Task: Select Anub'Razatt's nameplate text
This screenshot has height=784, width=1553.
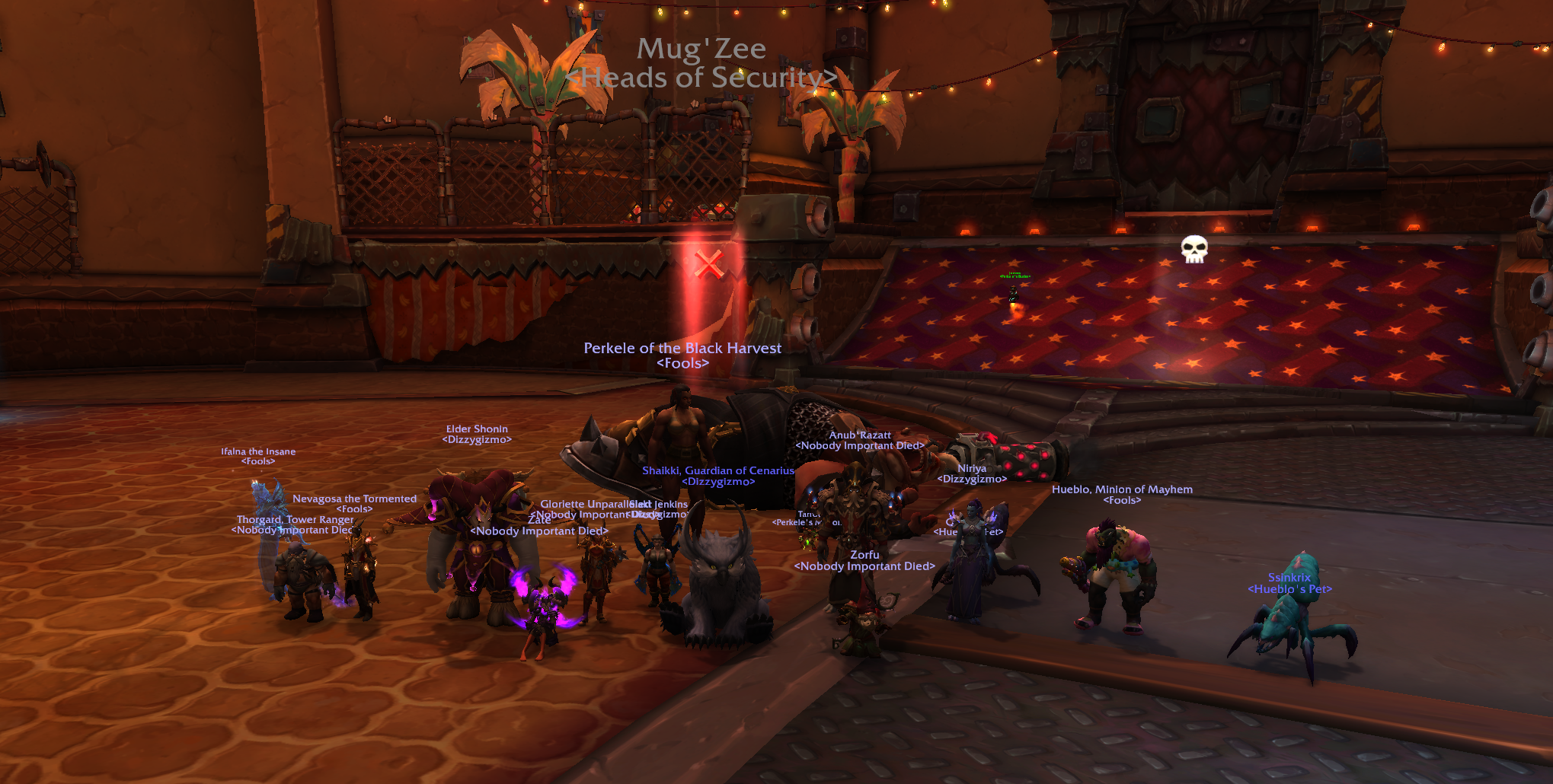Action: coord(859,435)
